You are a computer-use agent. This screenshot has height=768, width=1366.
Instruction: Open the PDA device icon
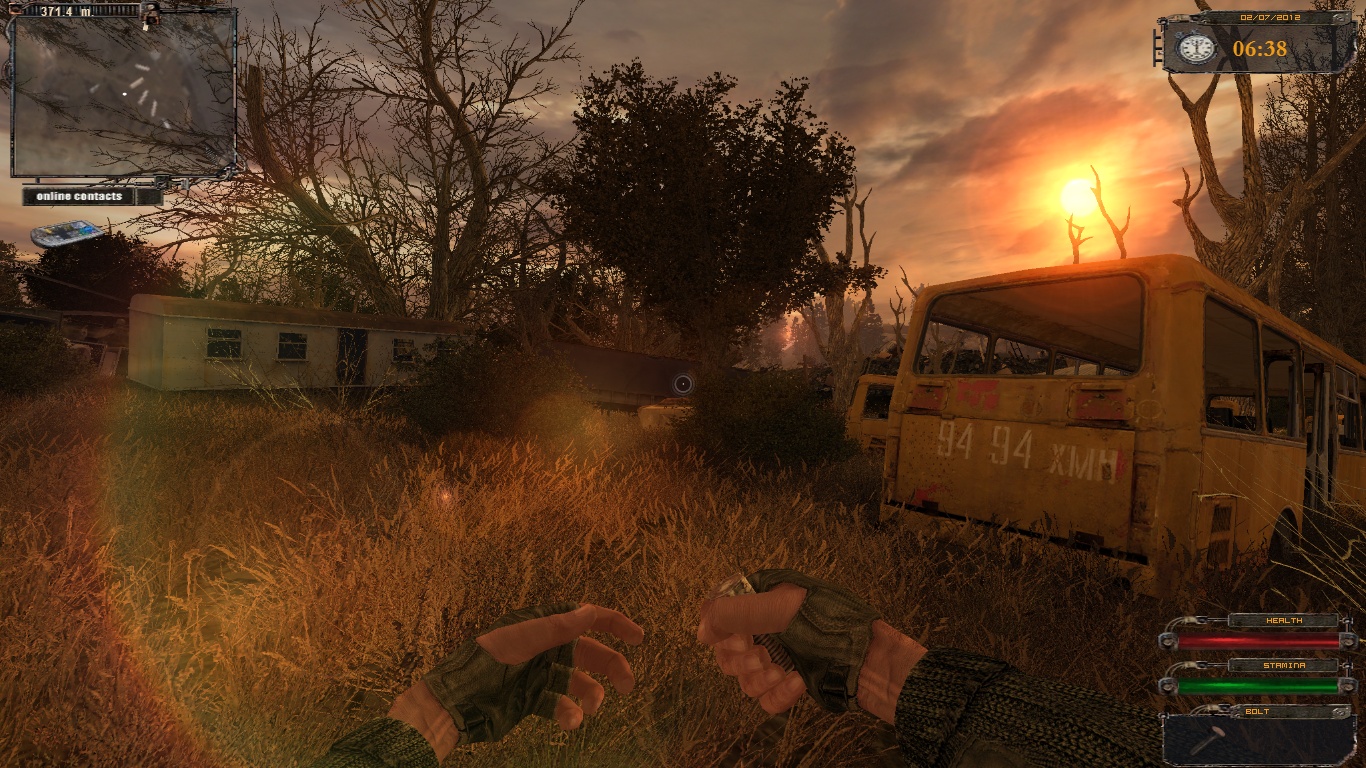(x=67, y=233)
